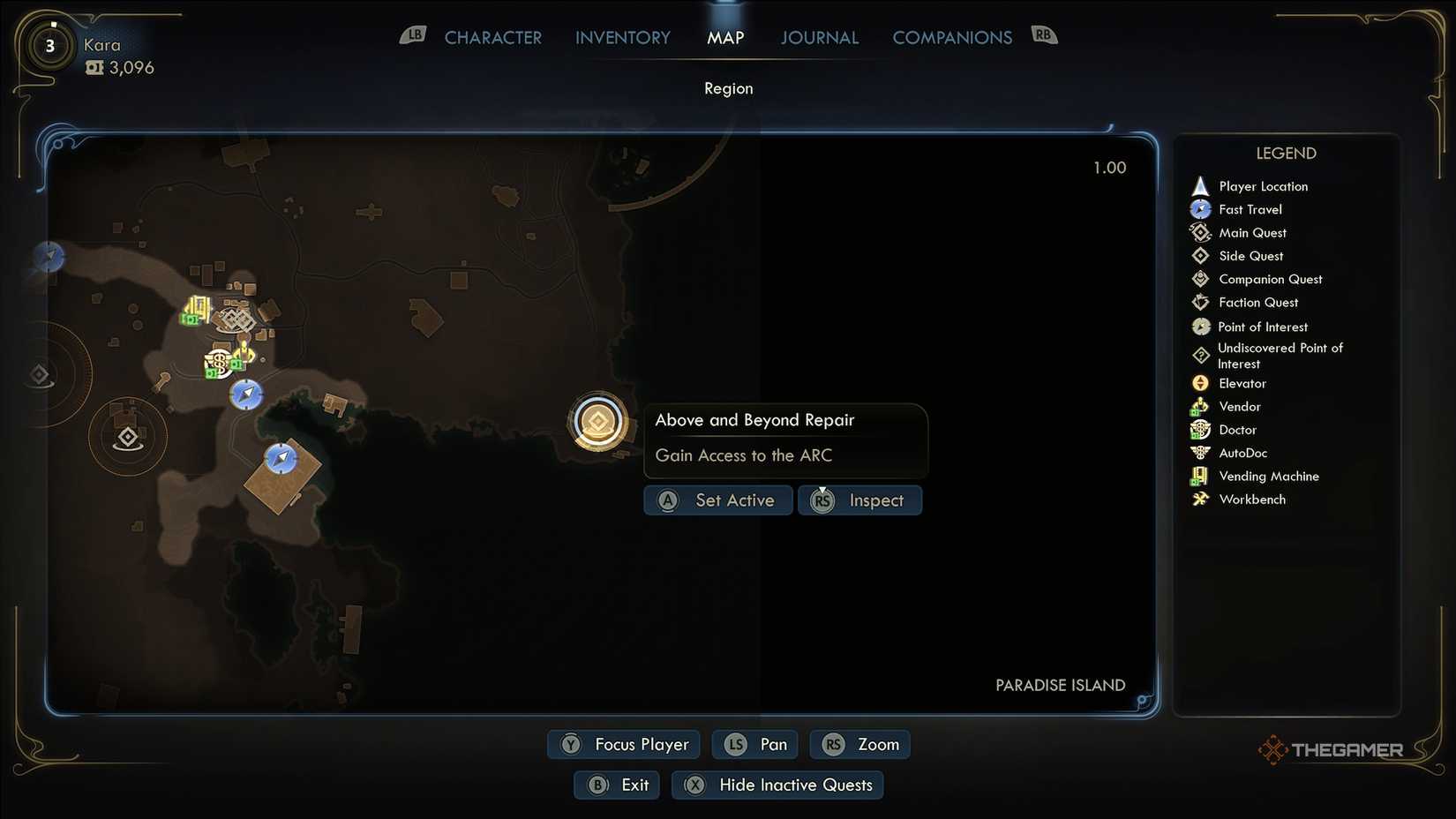Click the Player Location icon in the legend
1456x819 pixels.
[x=1200, y=185]
